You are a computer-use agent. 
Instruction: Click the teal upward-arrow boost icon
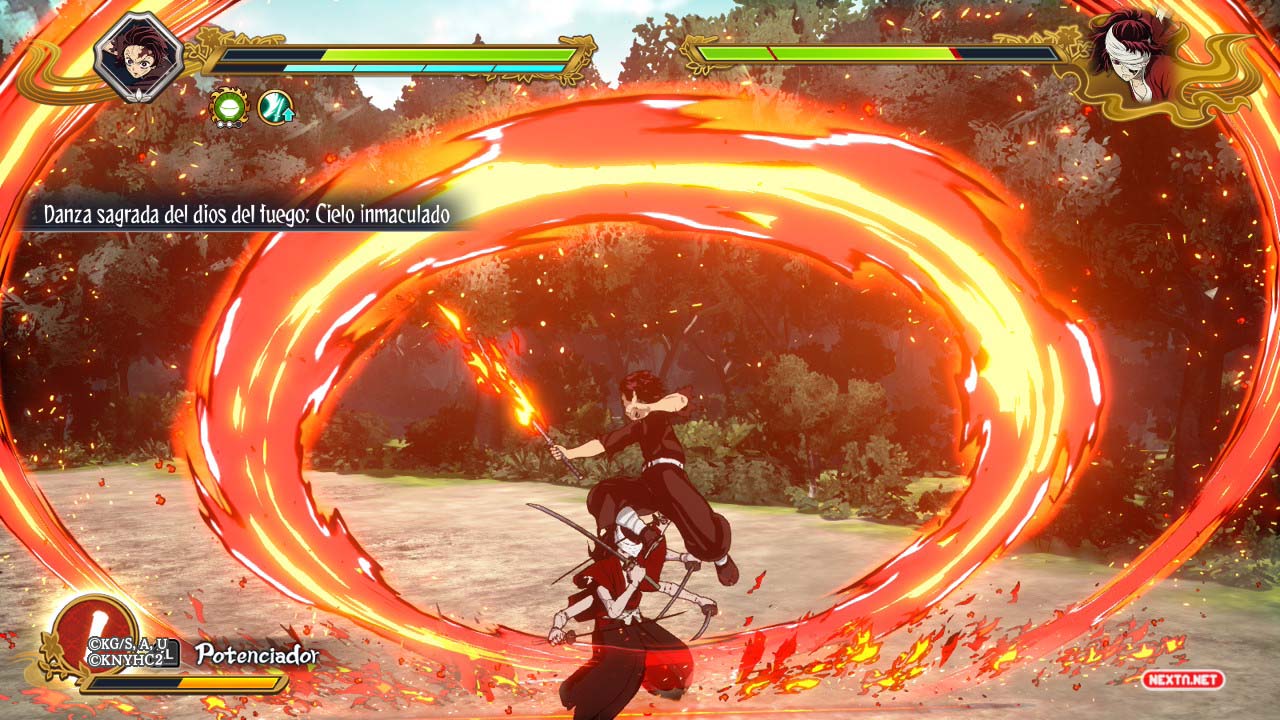click(x=275, y=108)
